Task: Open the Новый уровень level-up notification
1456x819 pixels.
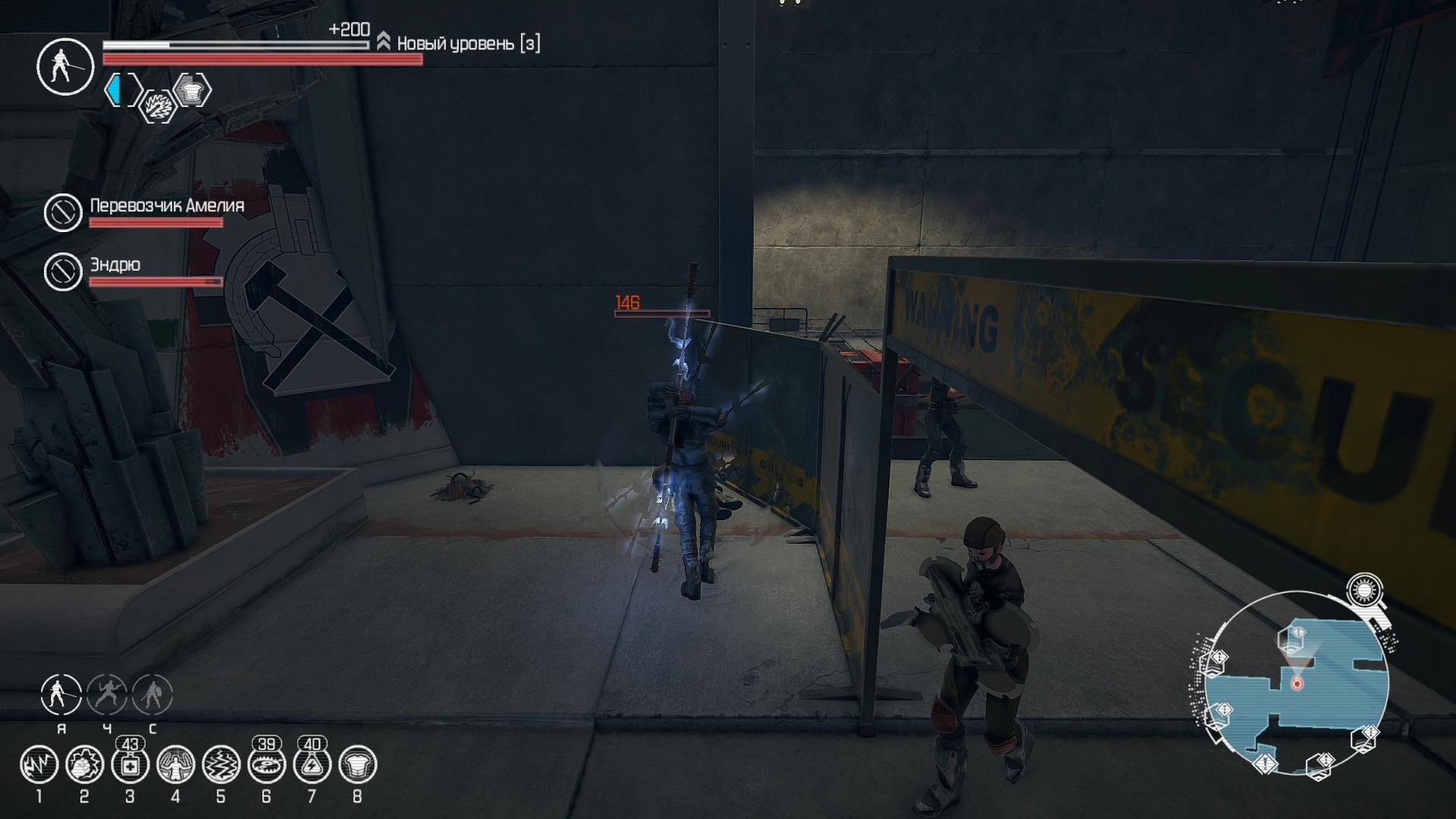Action: 460,43
